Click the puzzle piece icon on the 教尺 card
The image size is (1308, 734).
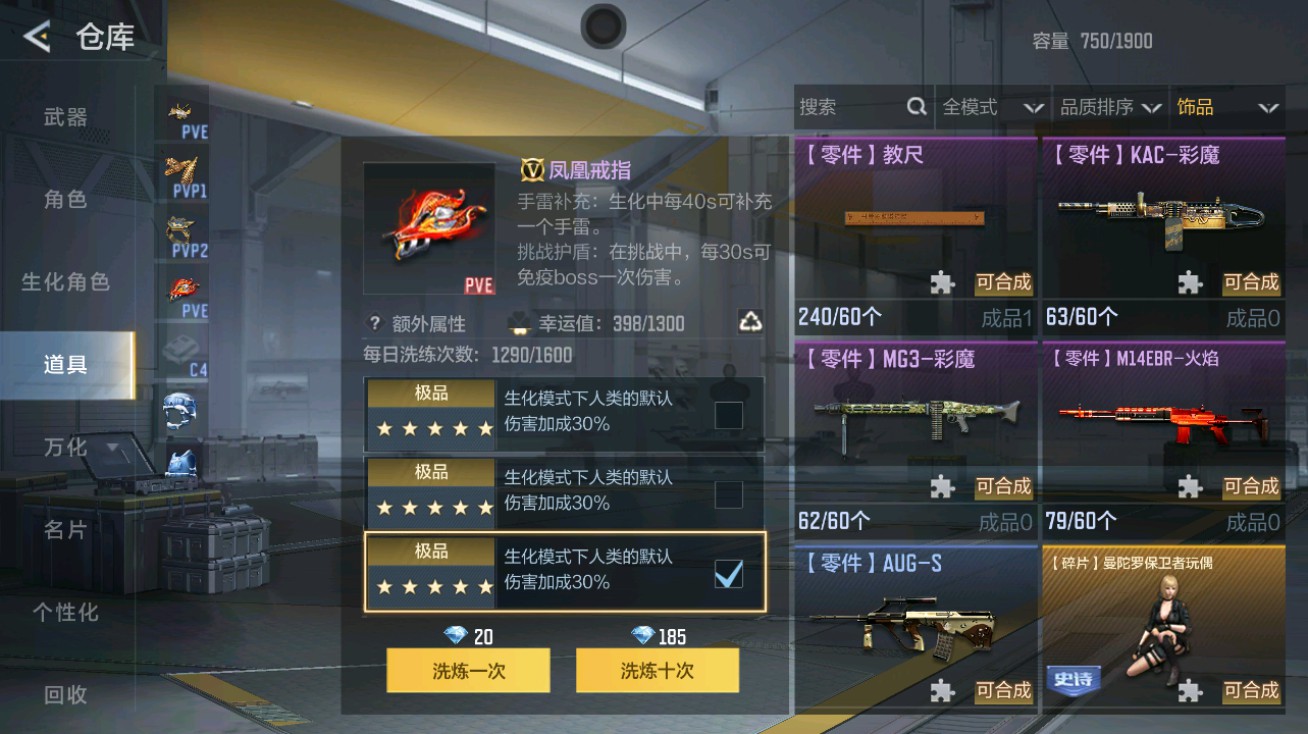point(941,283)
